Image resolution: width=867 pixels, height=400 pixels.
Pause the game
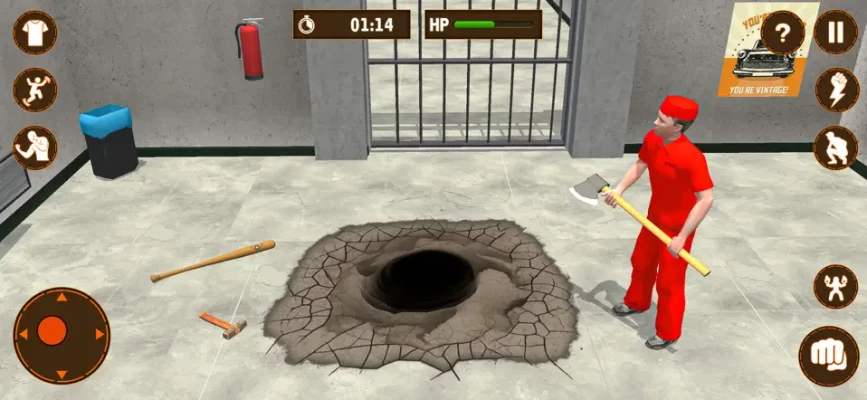[x=835, y=32]
